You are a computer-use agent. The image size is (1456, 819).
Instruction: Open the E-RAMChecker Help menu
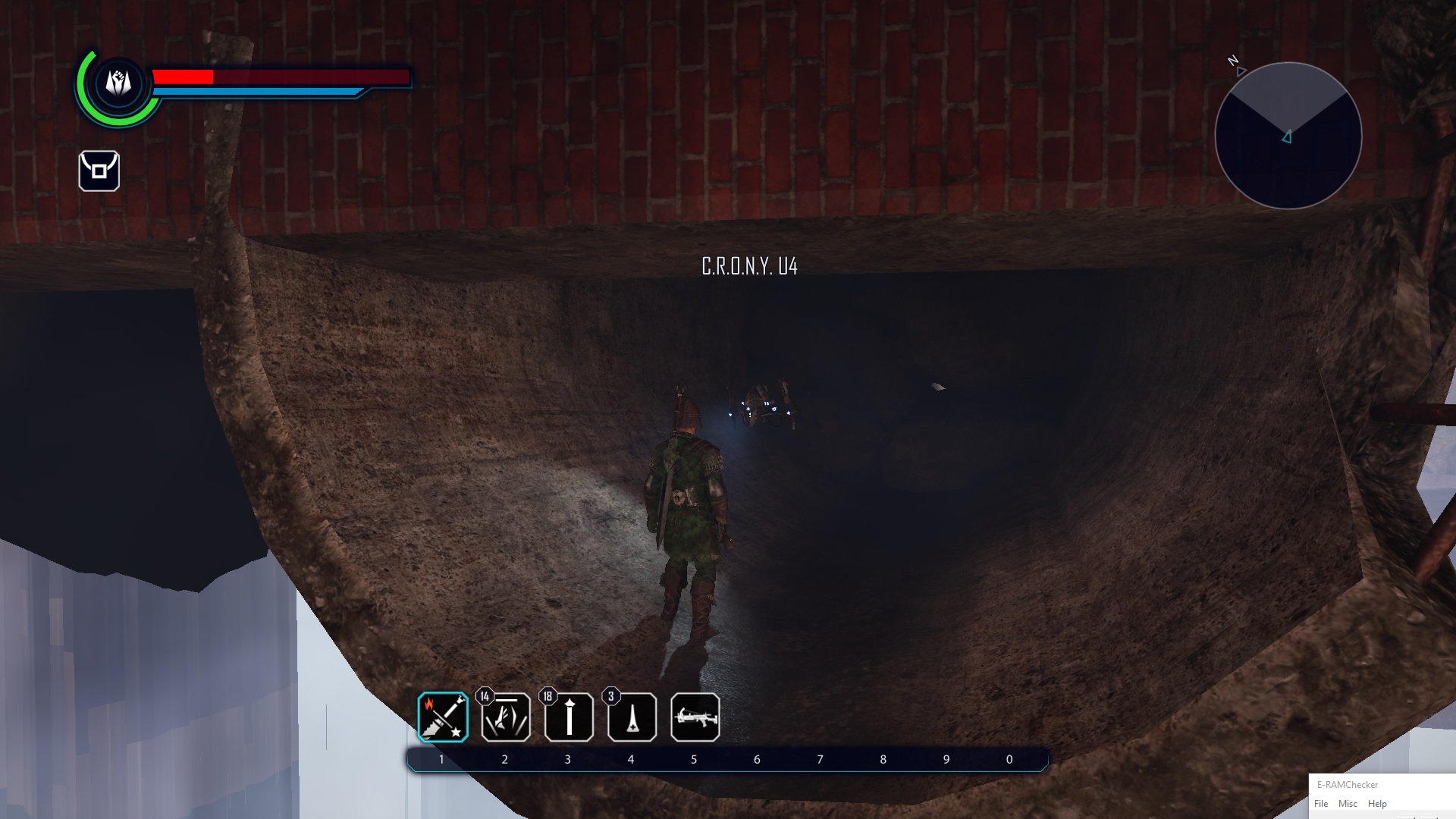coord(1377,804)
